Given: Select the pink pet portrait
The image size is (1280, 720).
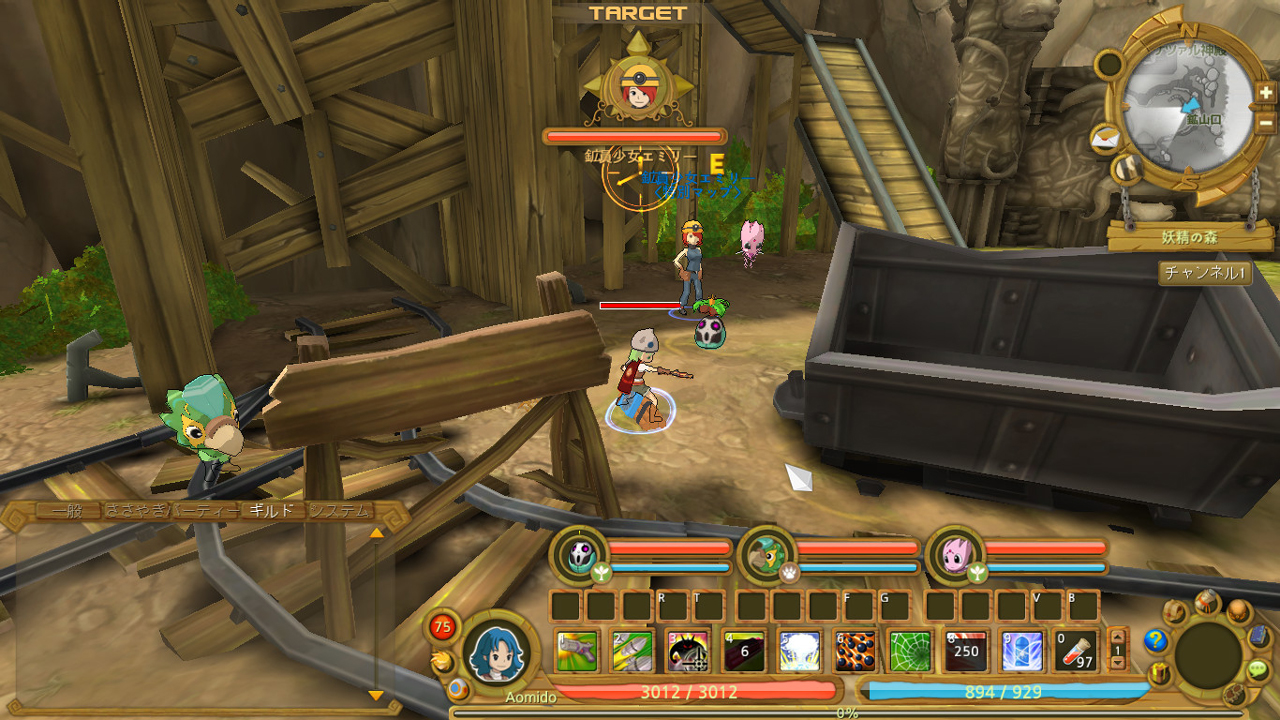Looking at the screenshot, I should click(955, 553).
